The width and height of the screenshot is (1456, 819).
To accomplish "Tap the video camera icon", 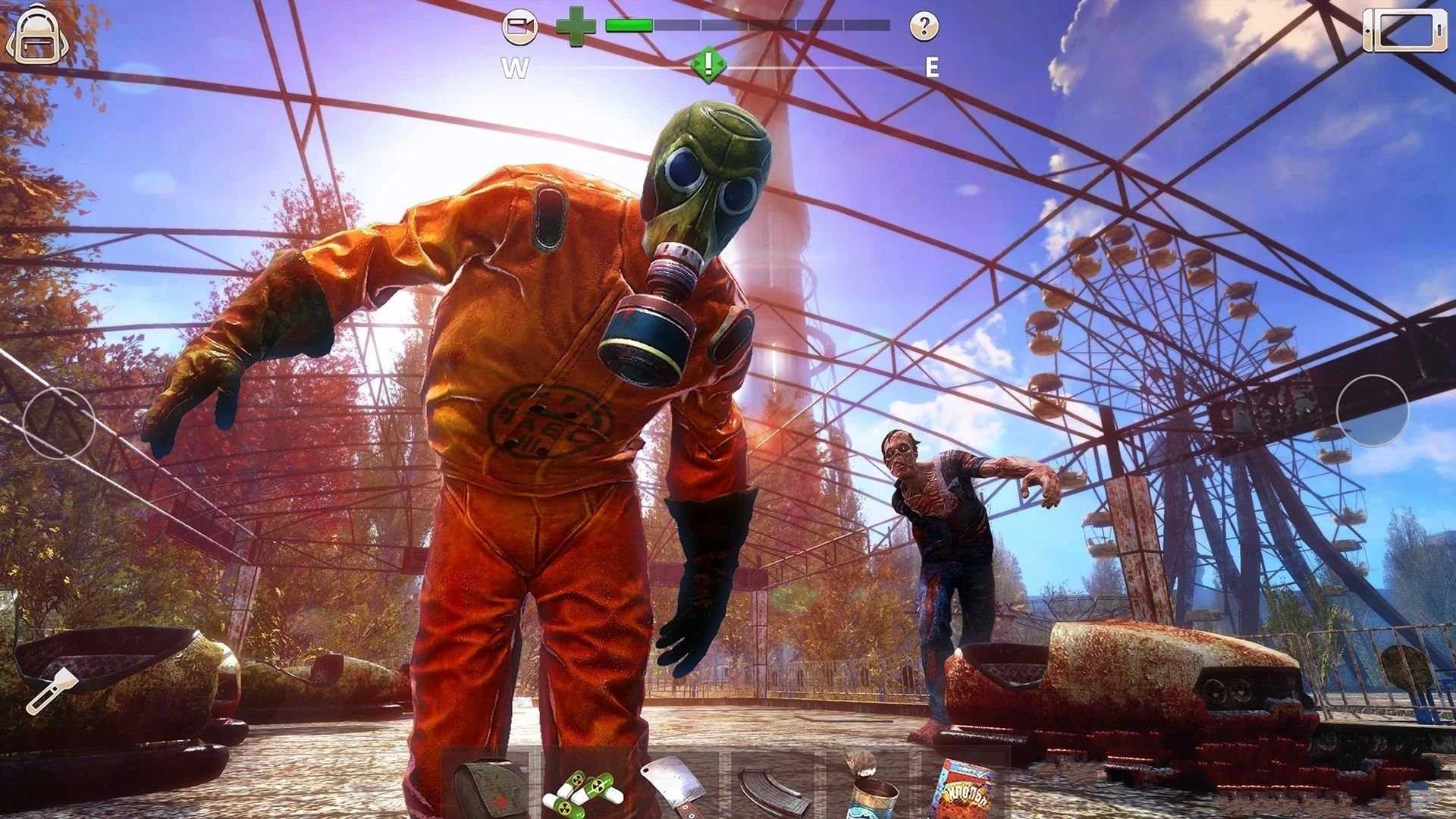I will pos(519,29).
